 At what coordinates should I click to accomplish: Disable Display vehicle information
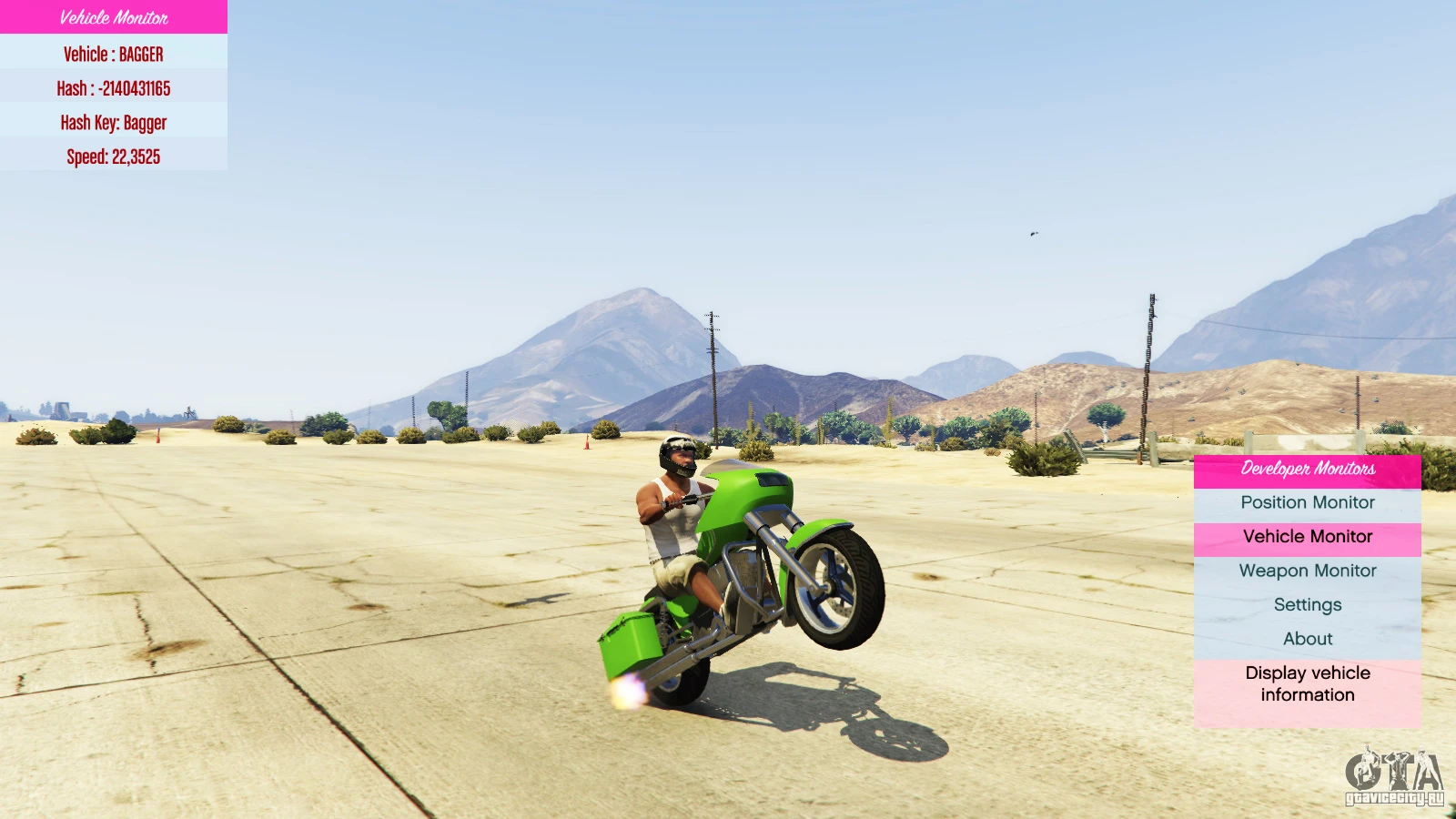coord(1308,683)
